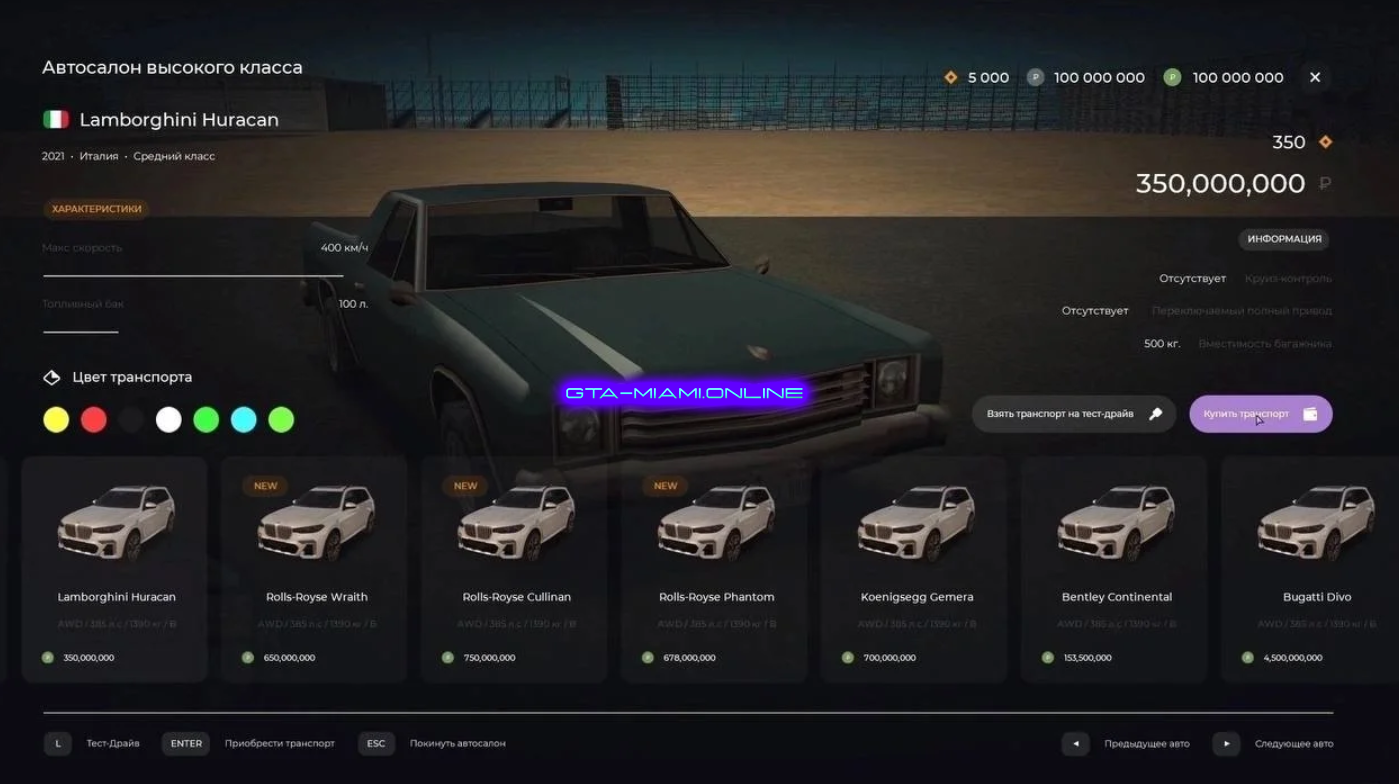Open the Характеристики section tag
Image resolution: width=1399 pixels, height=784 pixels.
click(x=96, y=209)
